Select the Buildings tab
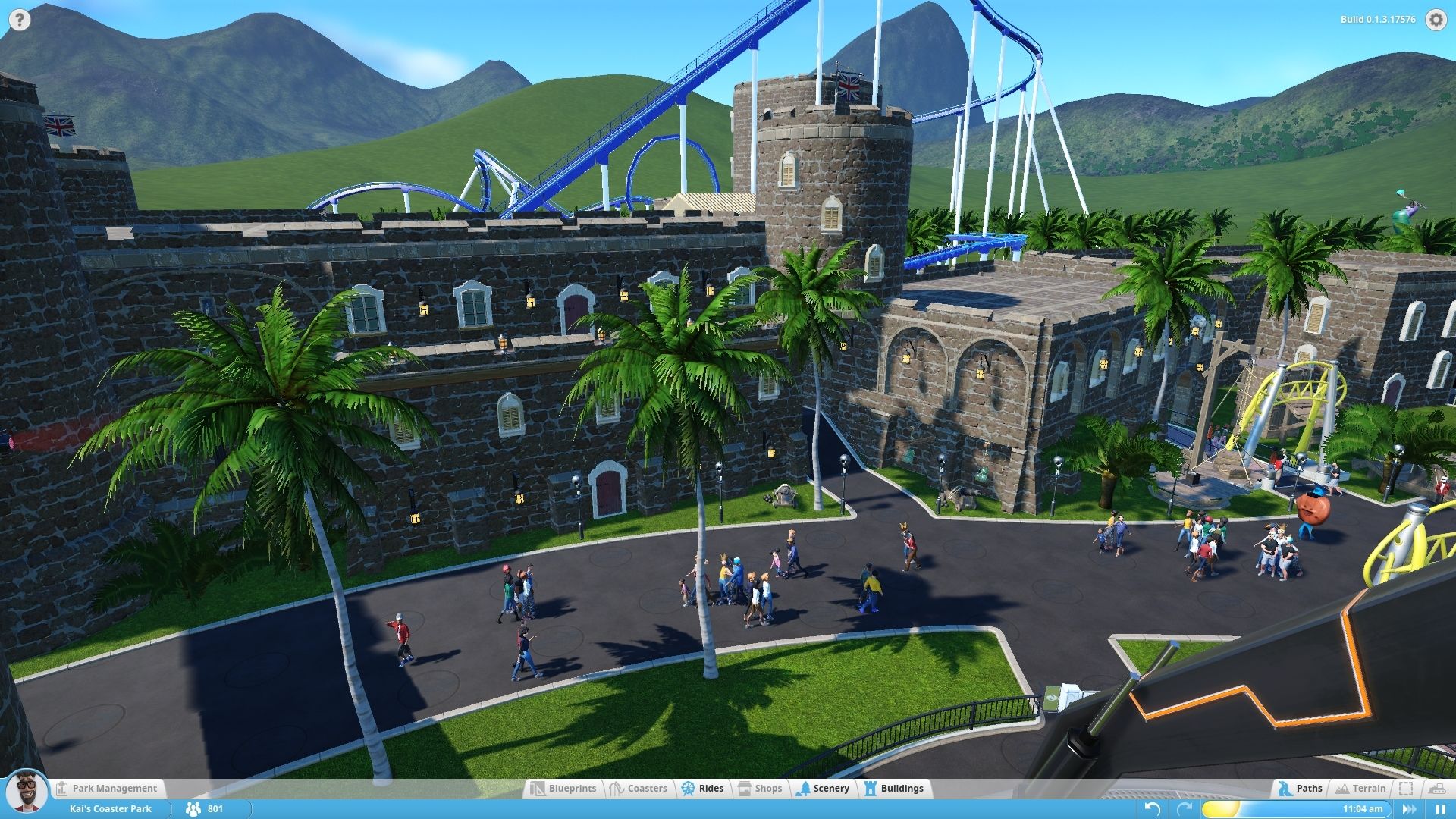This screenshot has height=819, width=1456. click(x=893, y=789)
